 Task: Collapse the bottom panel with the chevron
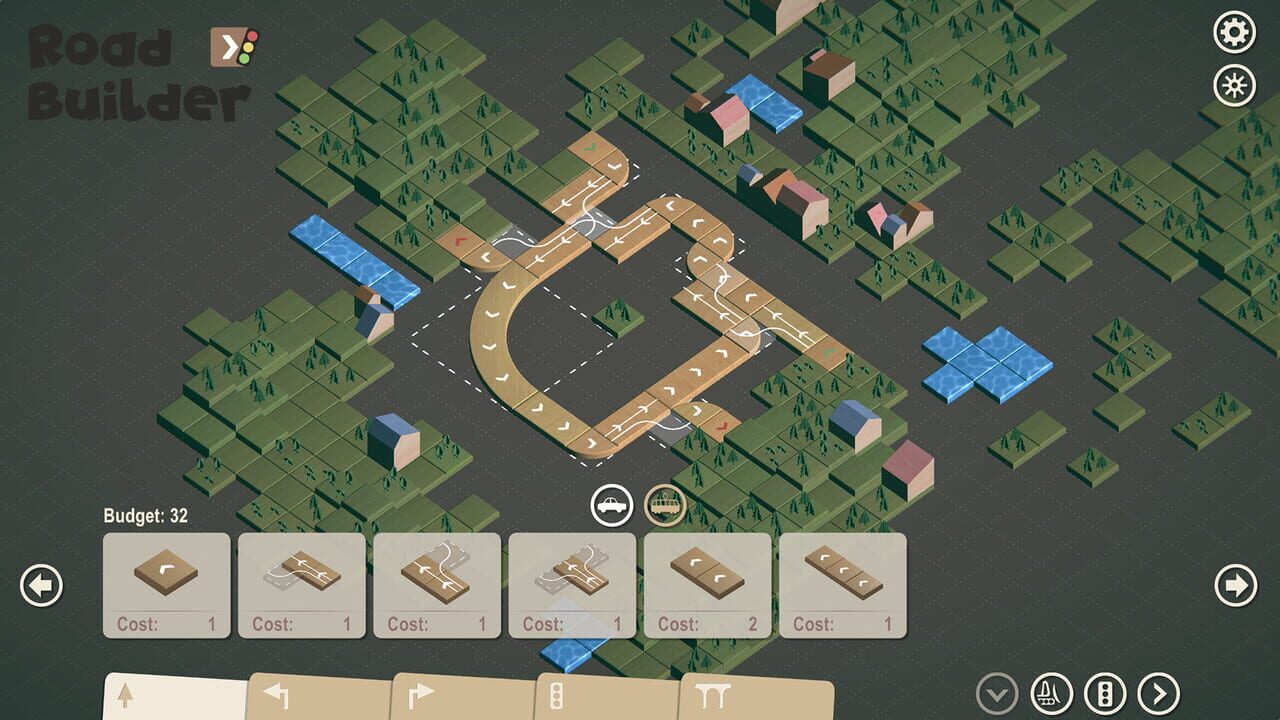coord(995,693)
